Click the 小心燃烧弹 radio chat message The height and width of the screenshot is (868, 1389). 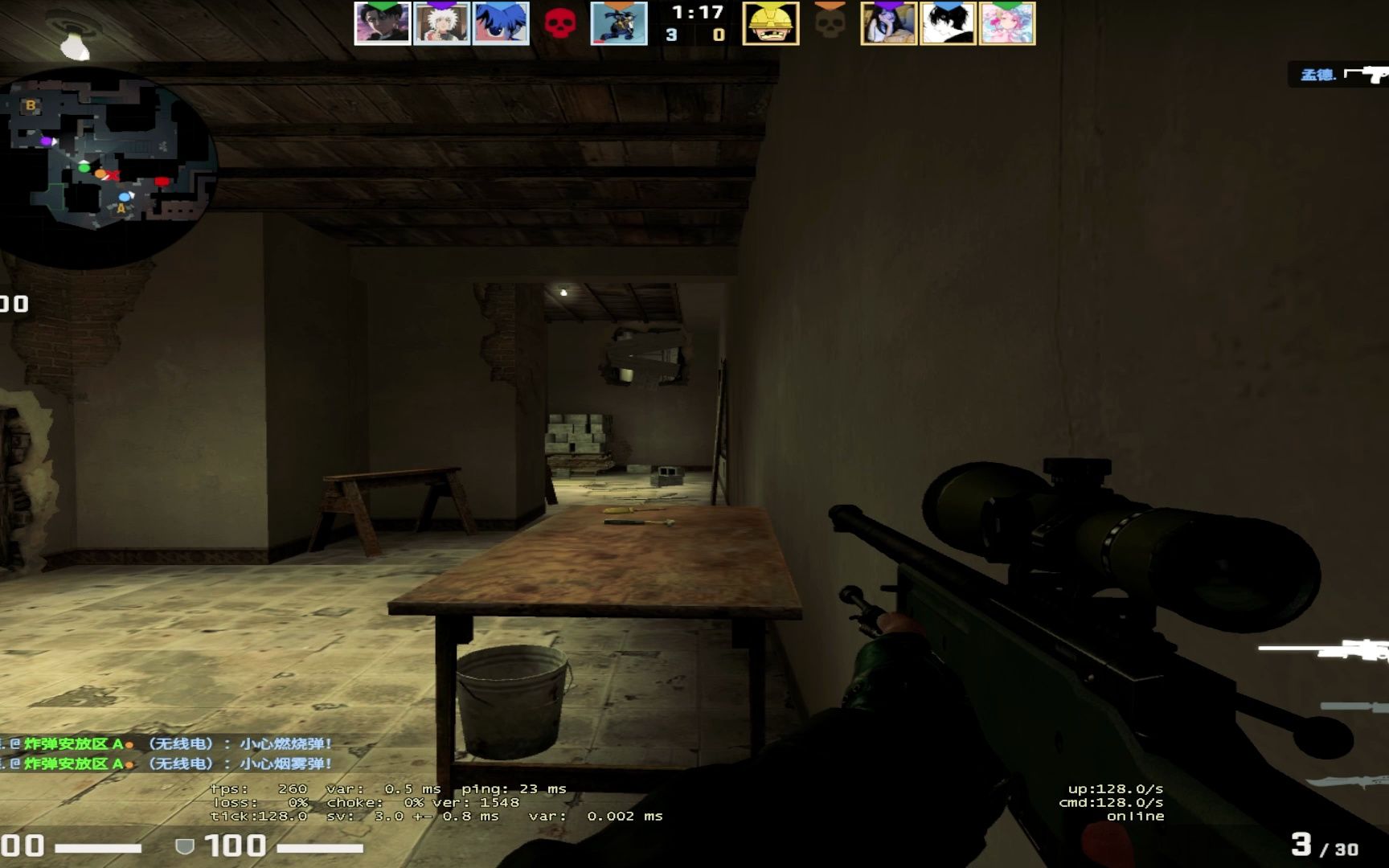coord(283,744)
